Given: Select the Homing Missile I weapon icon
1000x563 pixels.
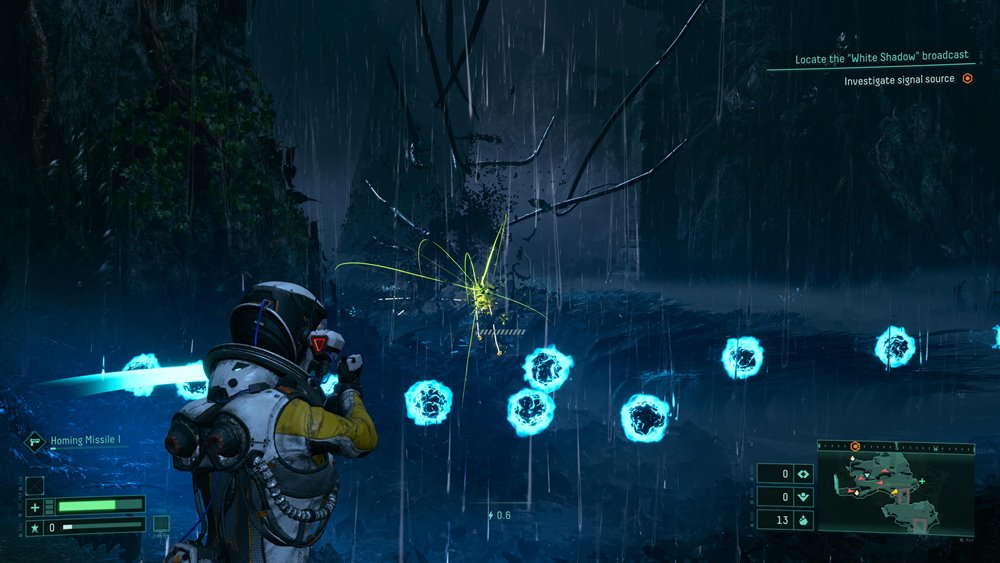Looking at the screenshot, I should (x=34, y=441).
